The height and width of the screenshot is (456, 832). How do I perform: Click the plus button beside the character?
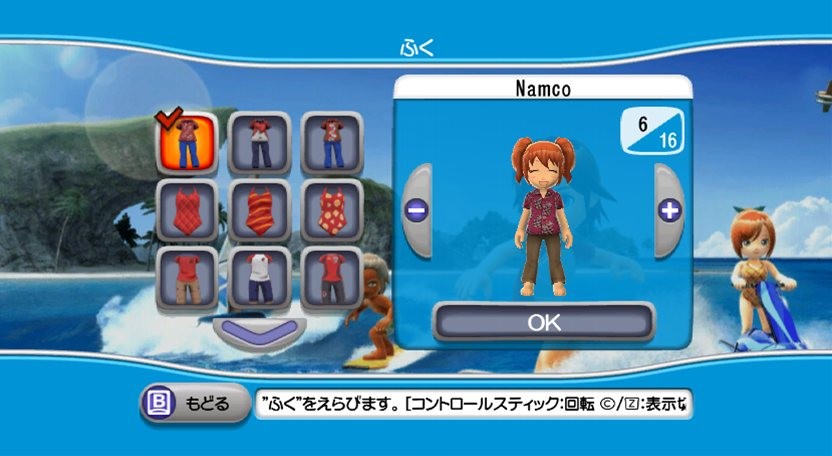pos(669,211)
